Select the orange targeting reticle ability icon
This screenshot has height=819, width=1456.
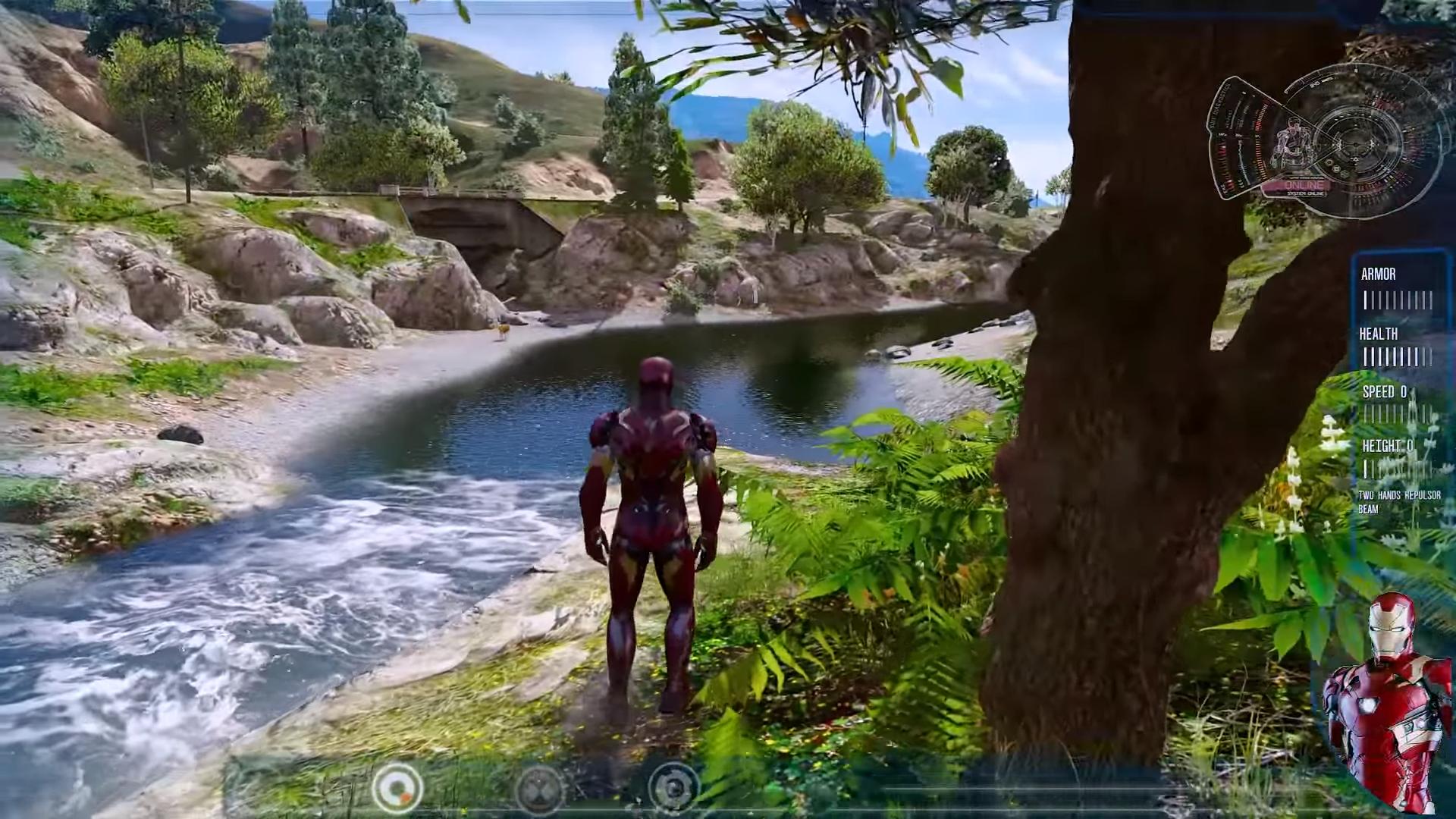tap(397, 789)
